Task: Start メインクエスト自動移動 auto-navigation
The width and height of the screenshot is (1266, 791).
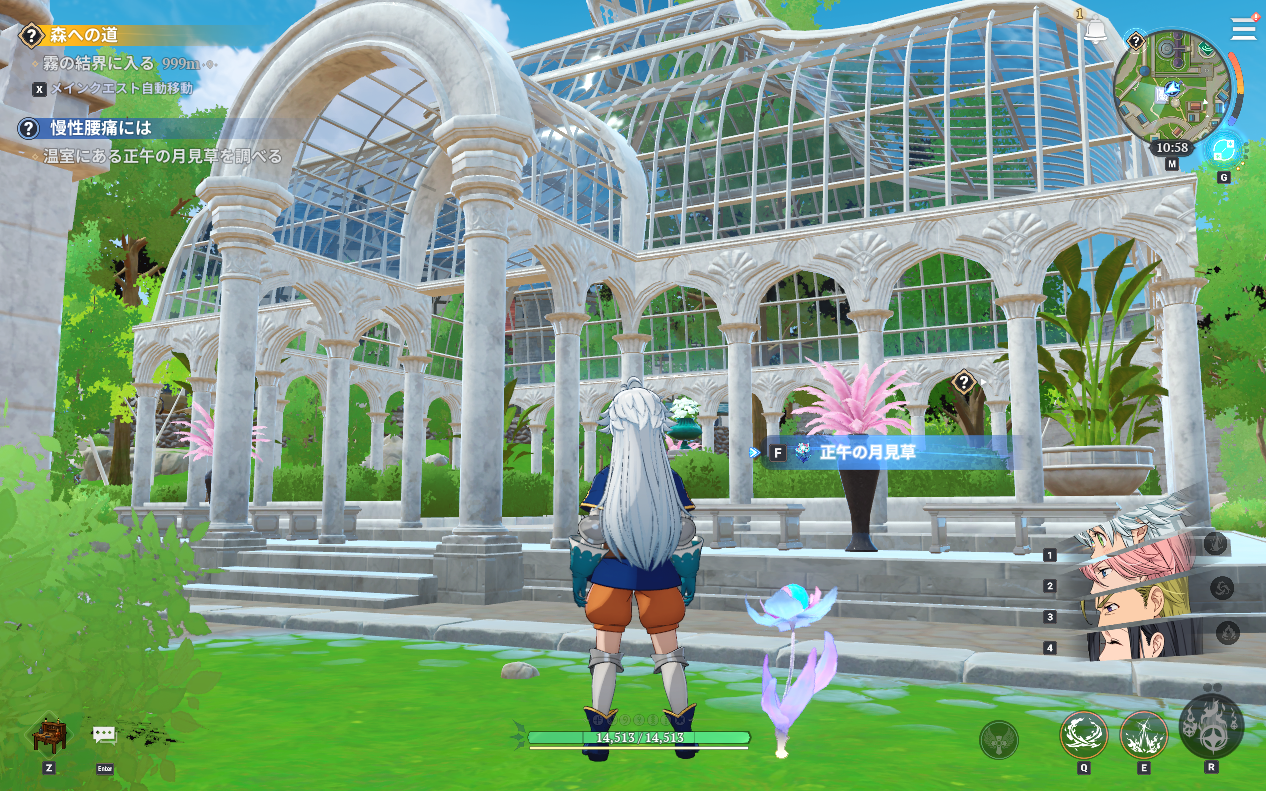Action: point(122,88)
